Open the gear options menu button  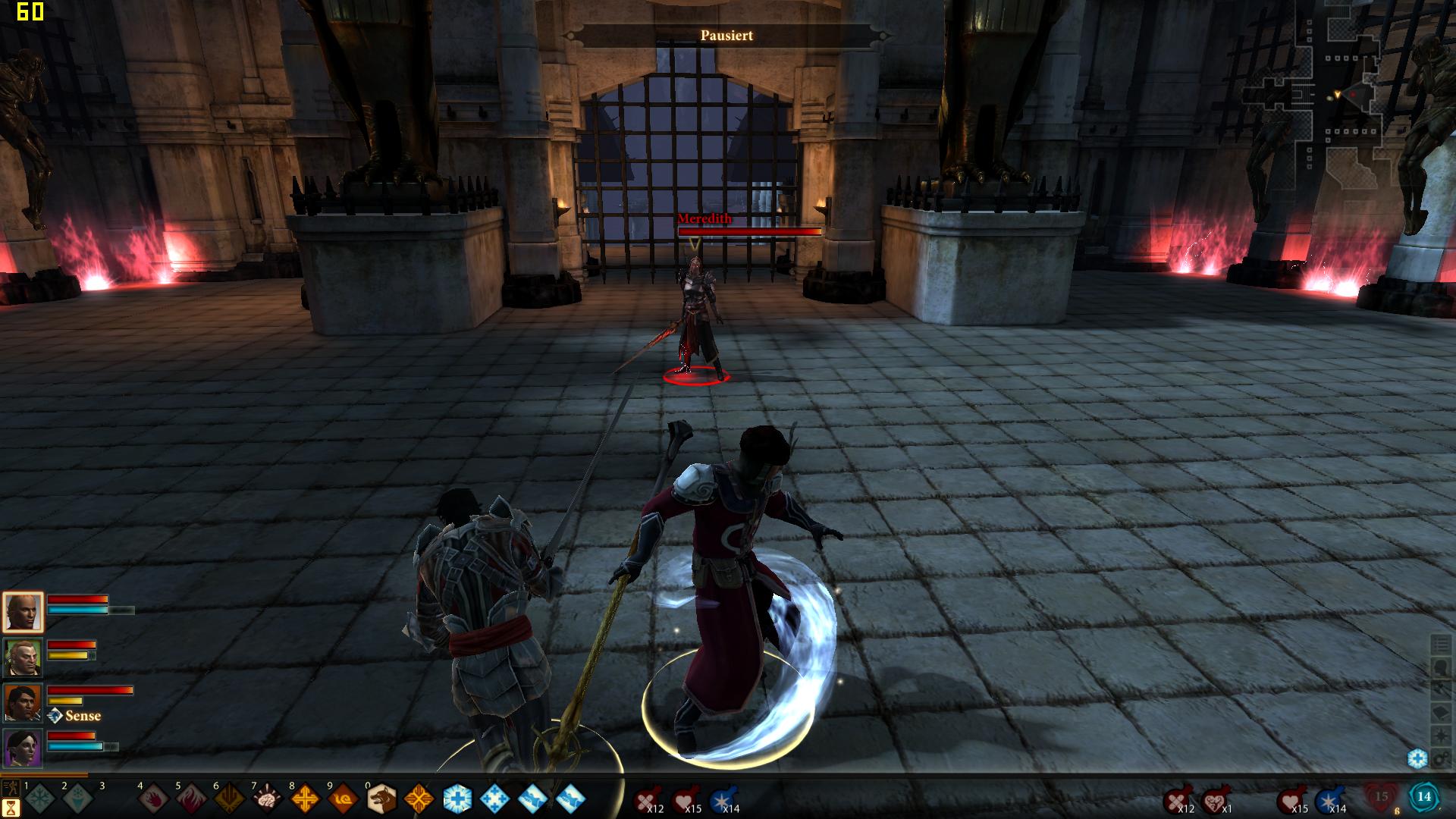pos(1440,759)
